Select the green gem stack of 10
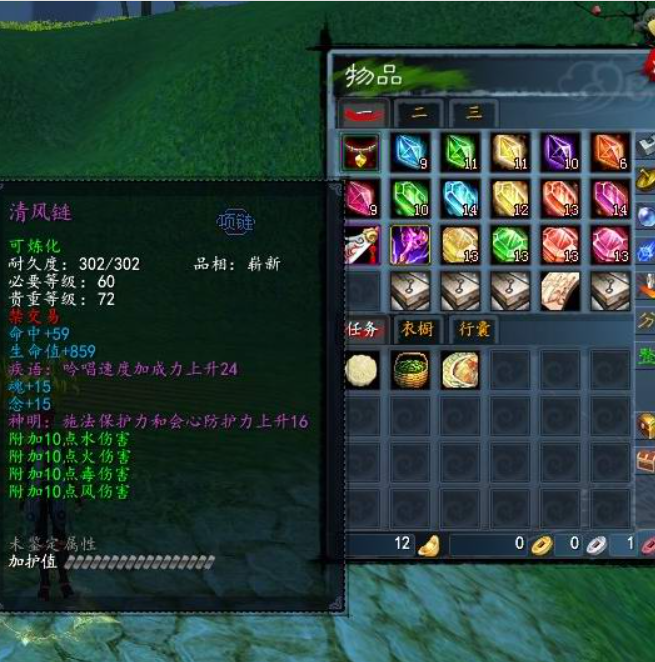 [x=411, y=197]
